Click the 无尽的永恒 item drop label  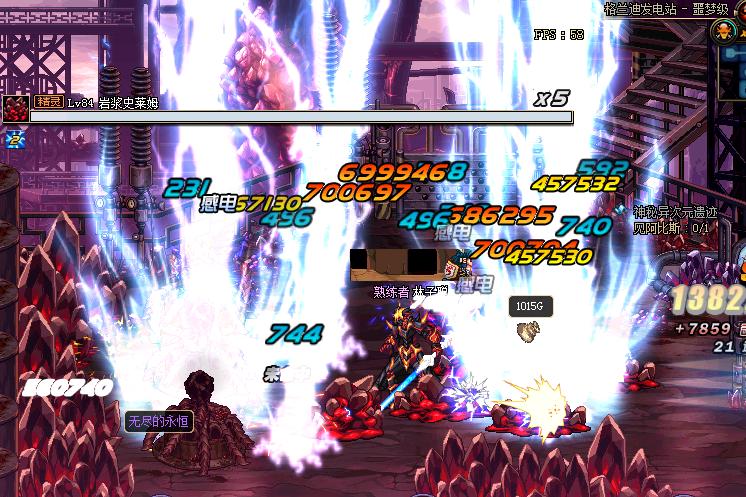[x=157, y=421]
